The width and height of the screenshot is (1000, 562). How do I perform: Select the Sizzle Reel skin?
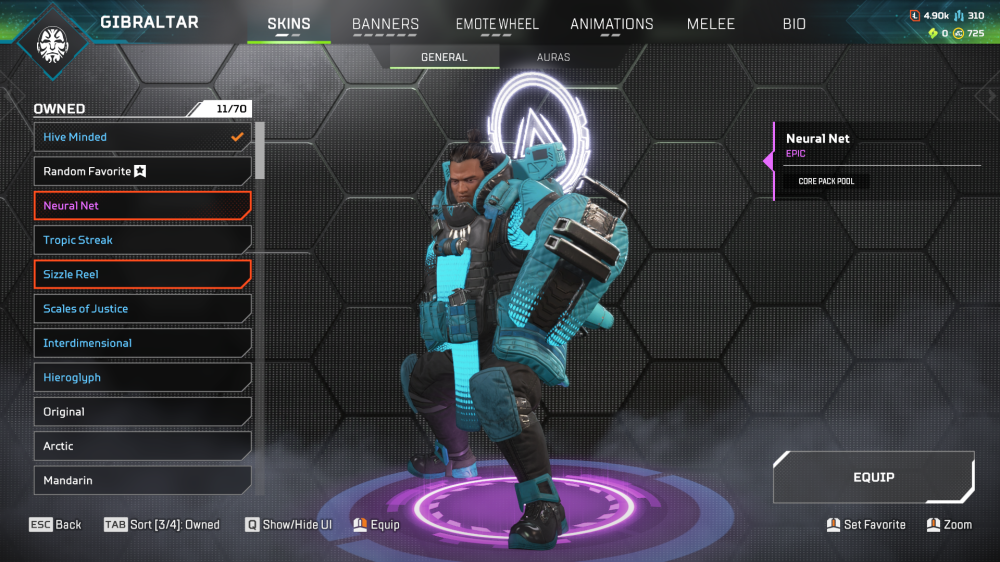pos(142,274)
